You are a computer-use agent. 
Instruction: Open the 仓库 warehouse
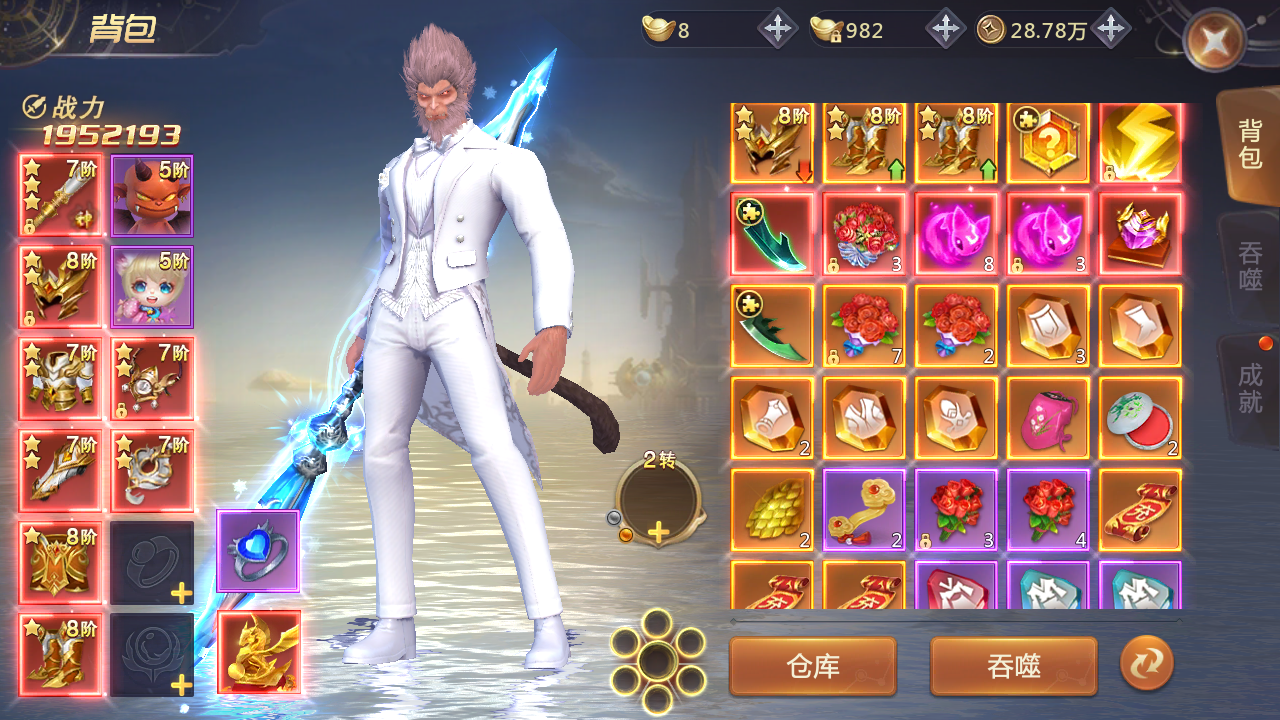(813, 666)
